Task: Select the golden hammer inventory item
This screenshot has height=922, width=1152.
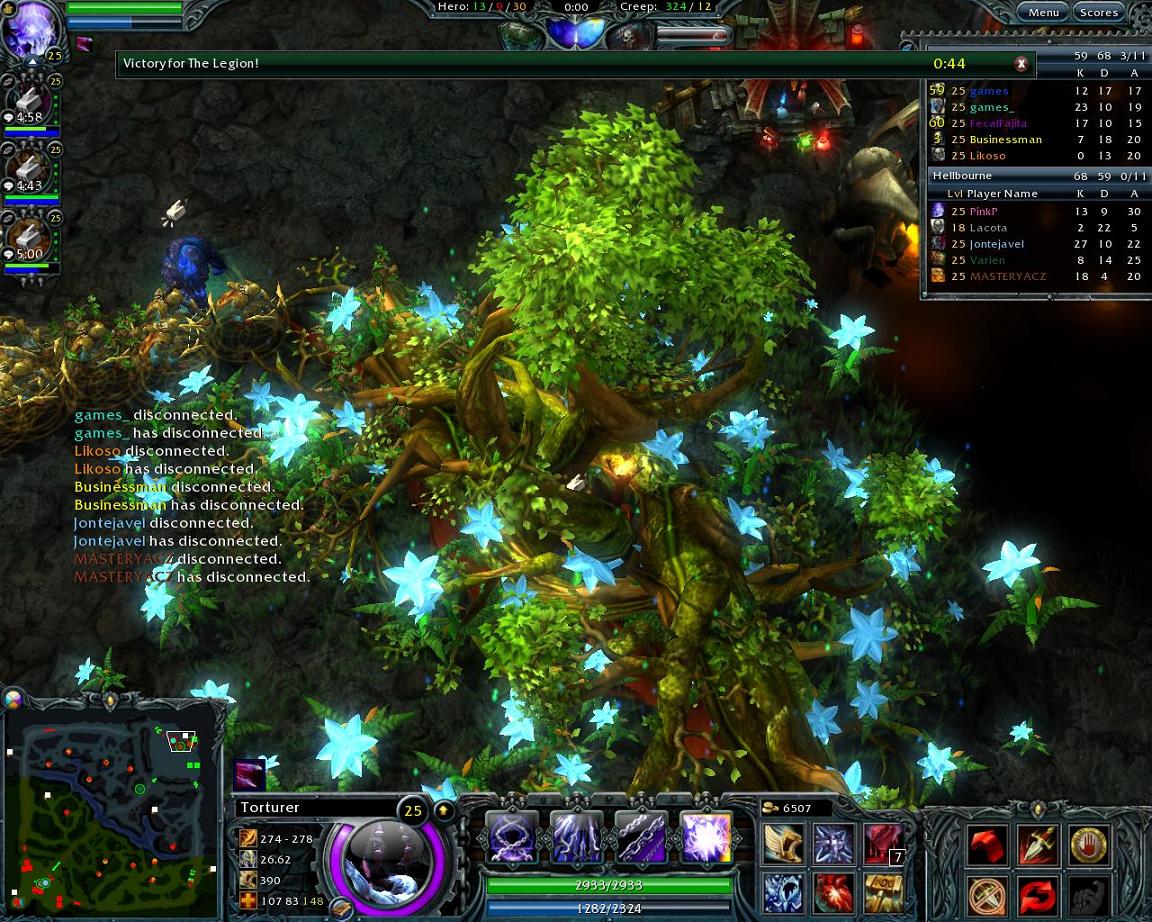Action: pyautogui.click(x=883, y=892)
